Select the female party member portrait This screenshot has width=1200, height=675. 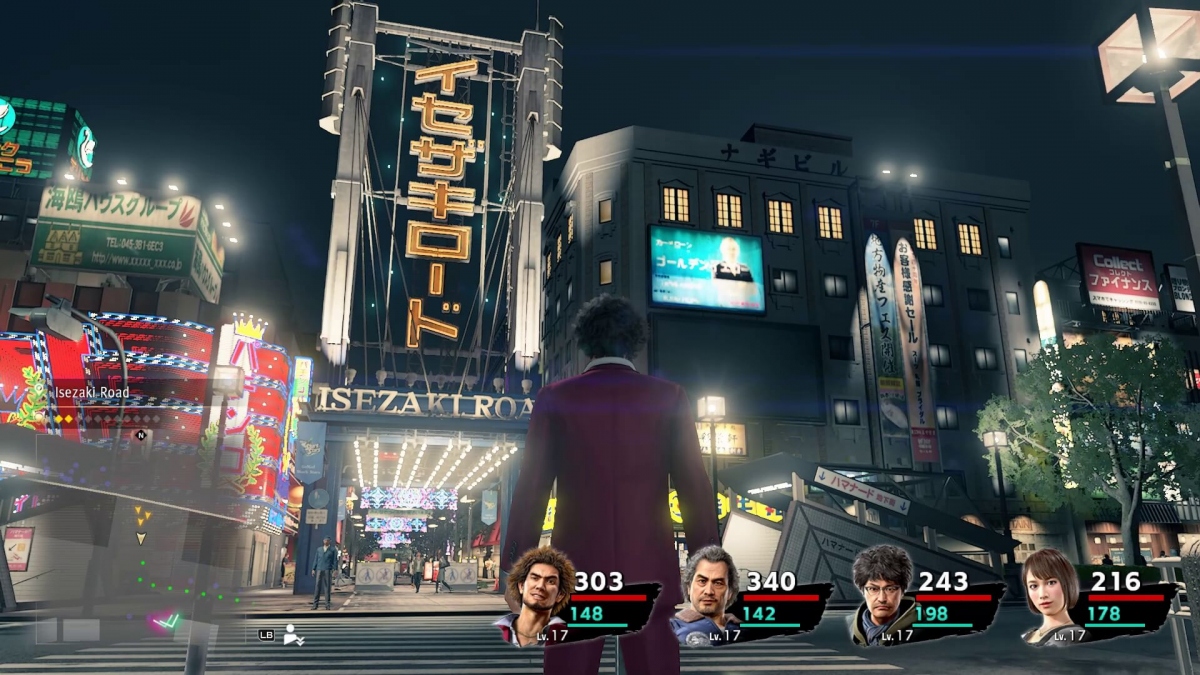click(1047, 593)
